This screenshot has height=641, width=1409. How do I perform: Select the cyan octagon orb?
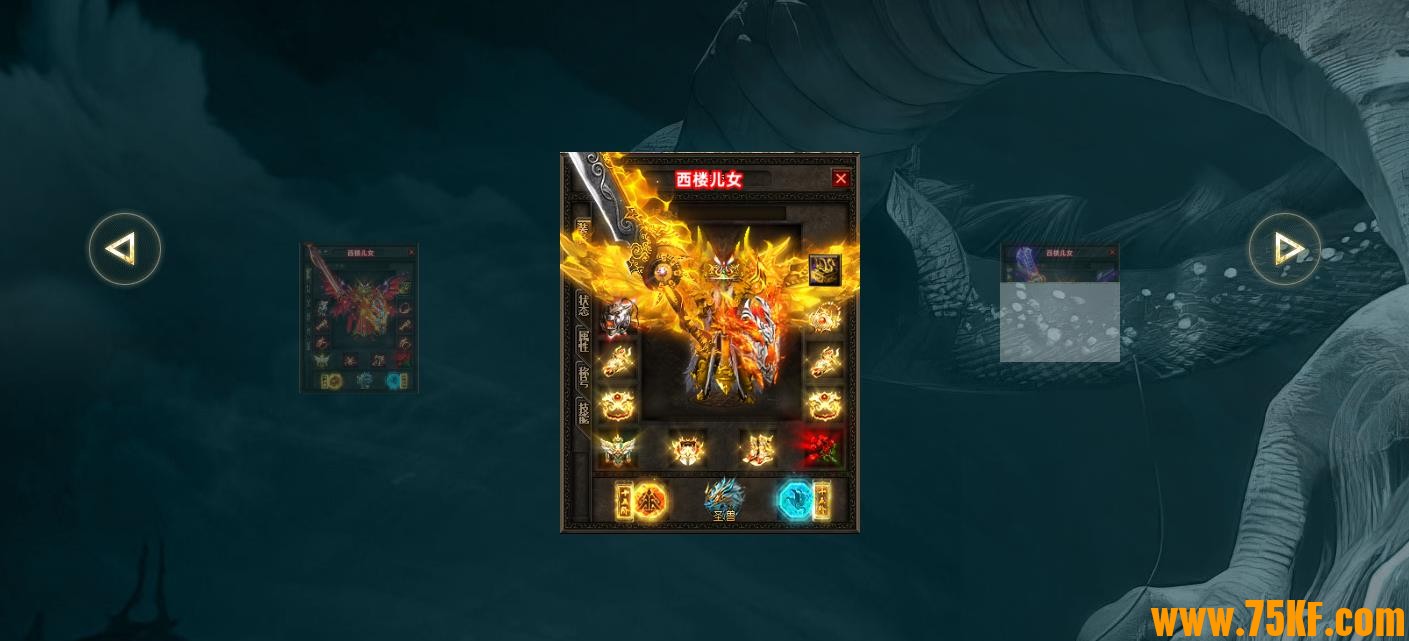pos(796,500)
